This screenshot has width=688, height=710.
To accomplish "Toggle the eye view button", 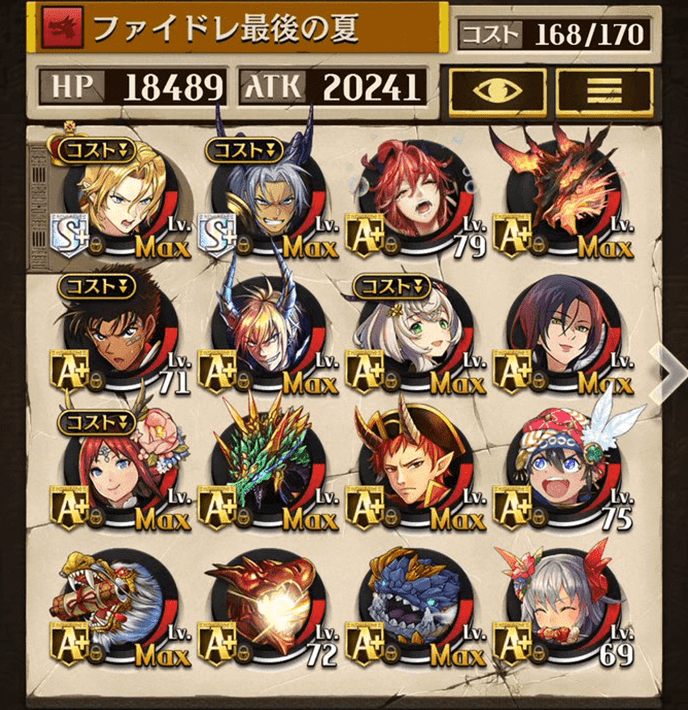I will click(x=496, y=90).
